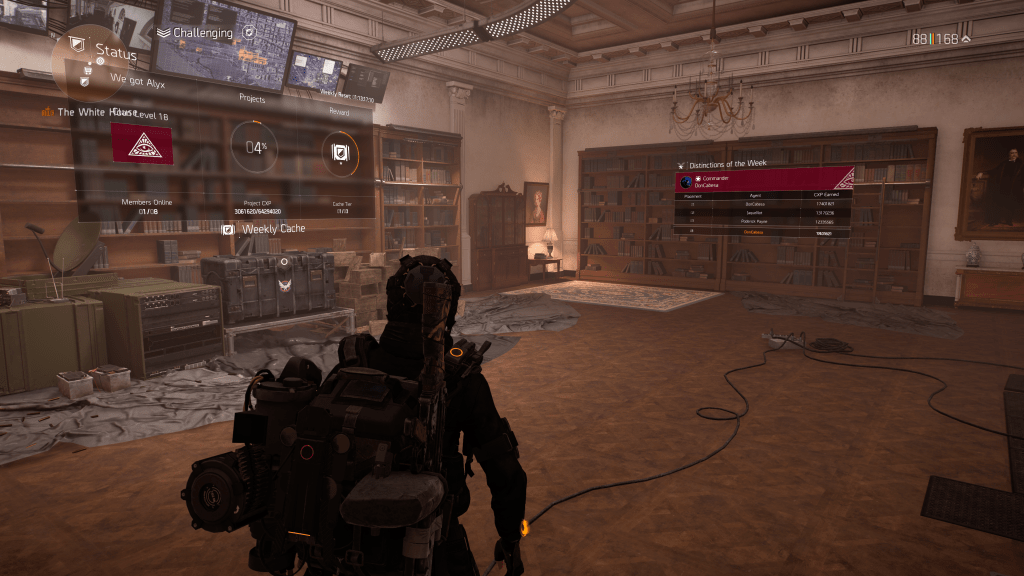
Task: Open the Projects progress circle showing 04%
Action: [x=254, y=149]
